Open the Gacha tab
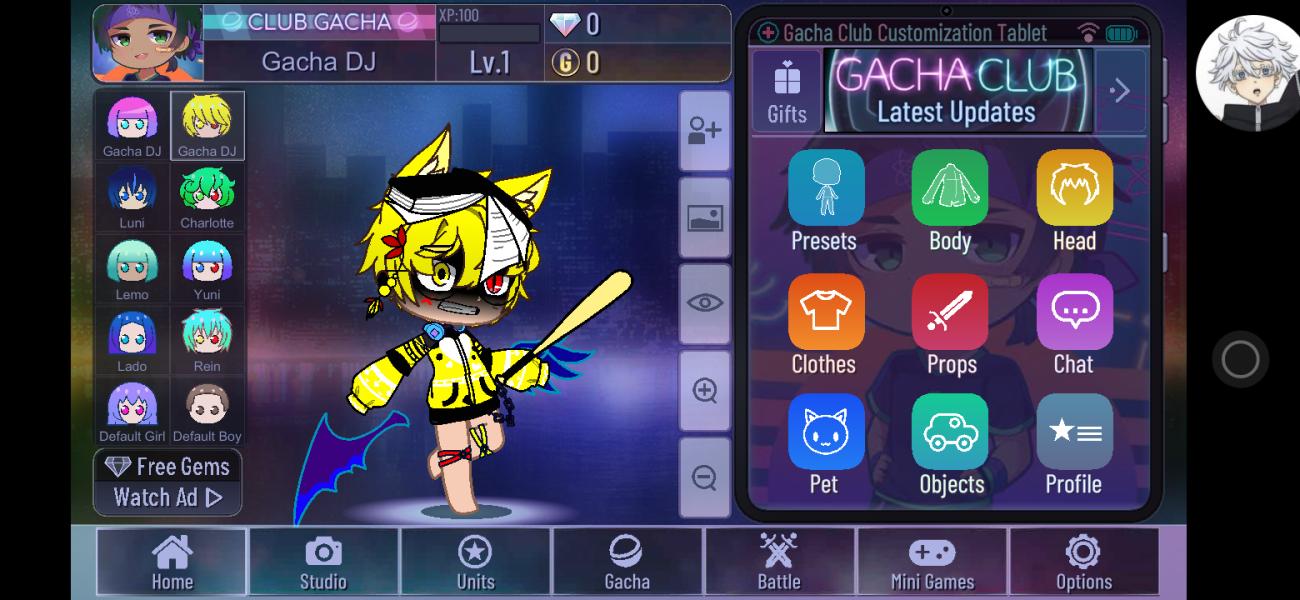Image resolution: width=1300 pixels, height=600 pixels. coord(627,562)
